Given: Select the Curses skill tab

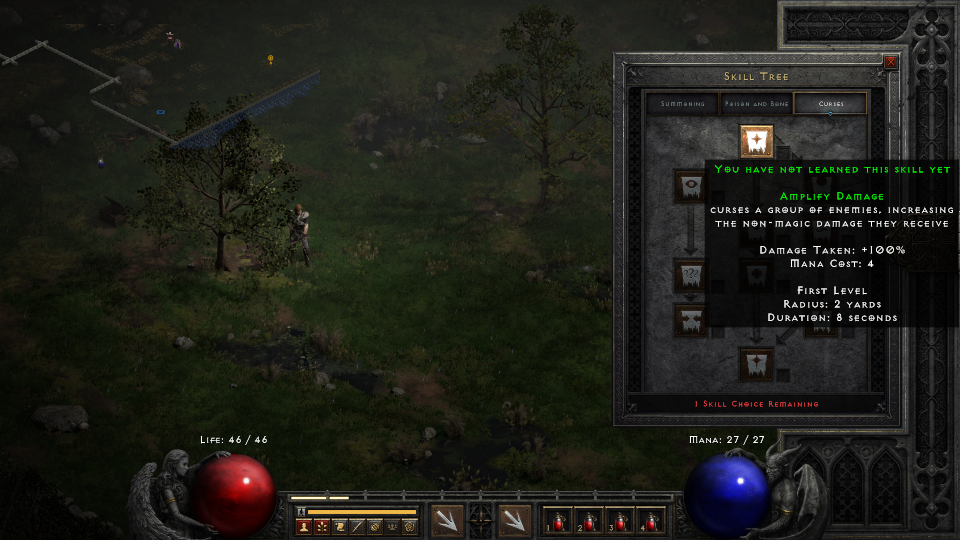Looking at the screenshot, I should 830,104.
